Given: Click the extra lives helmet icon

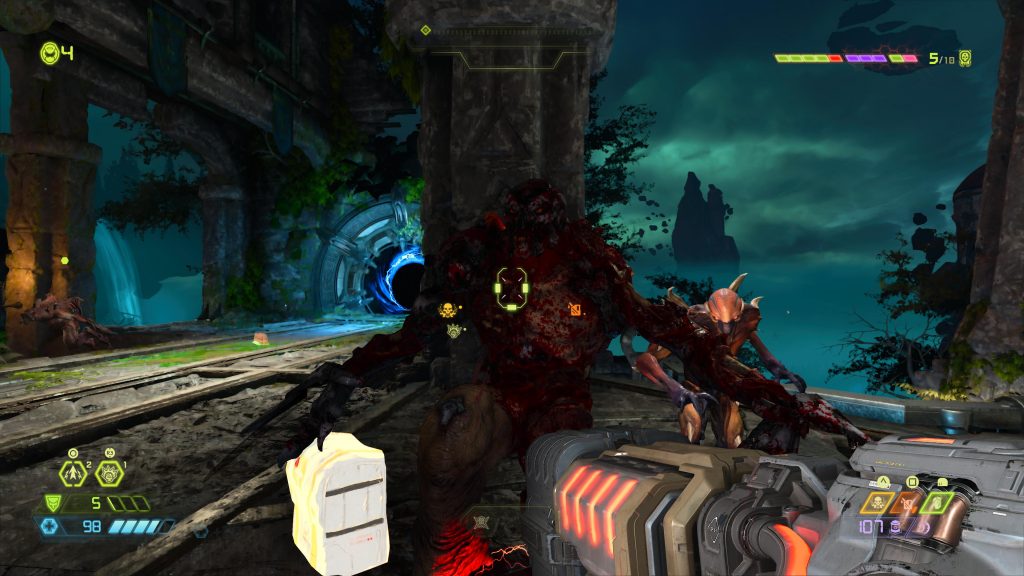Looking at the screenshot, I should [x=49, y=52].
